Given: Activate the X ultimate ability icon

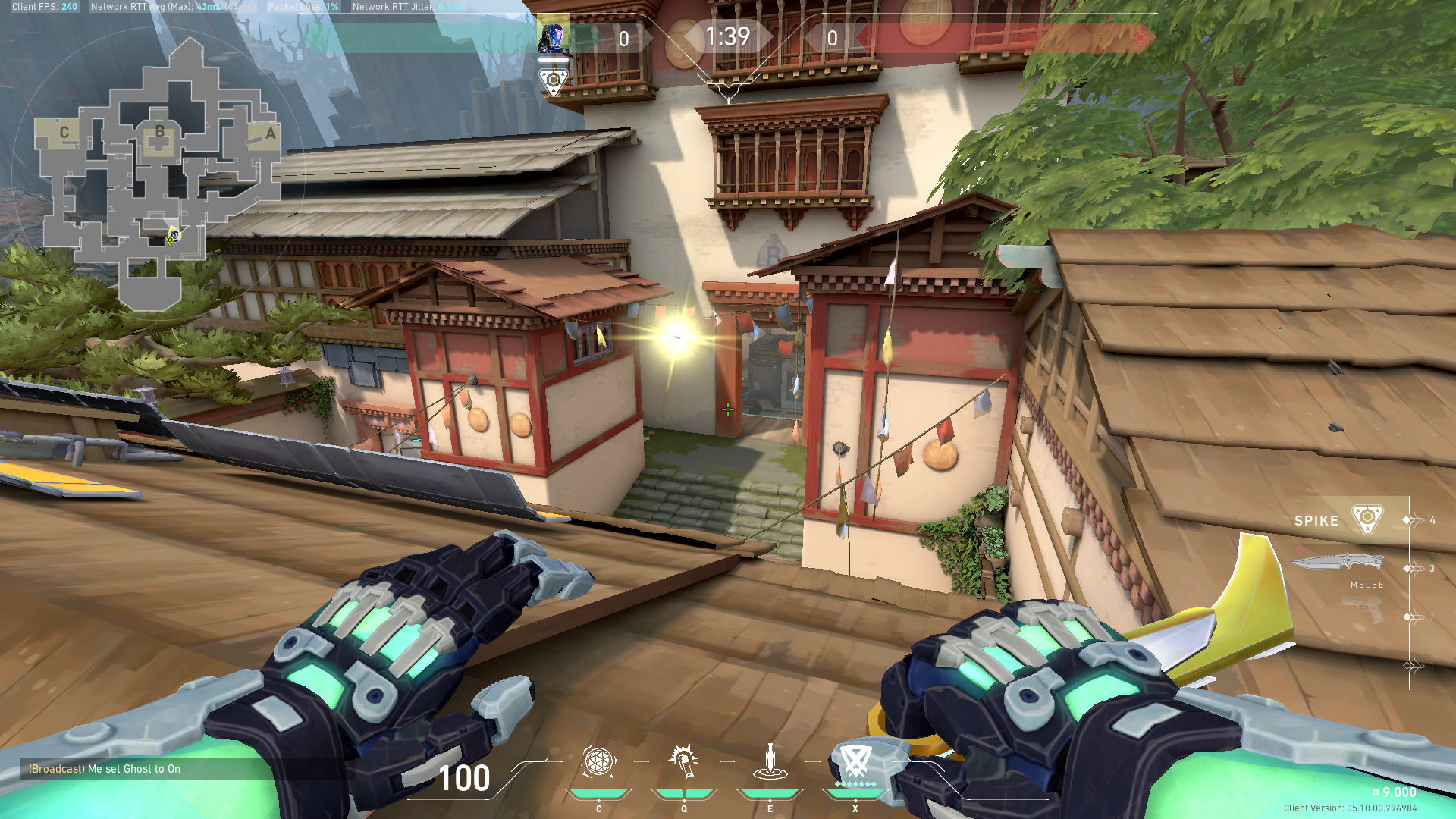Looking at the screenshot, I should pos(855,762).
